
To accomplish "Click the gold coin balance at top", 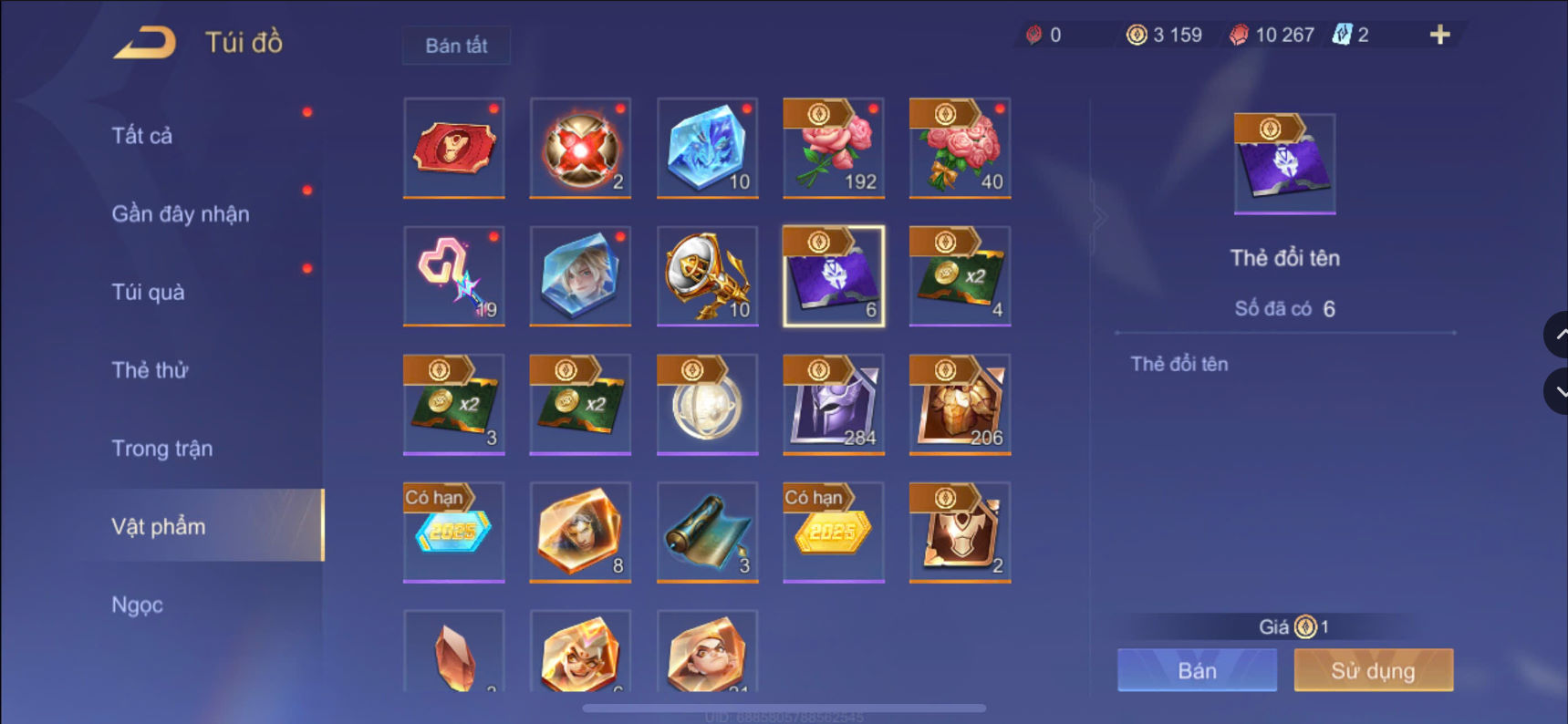I will tap(1165, 35).
